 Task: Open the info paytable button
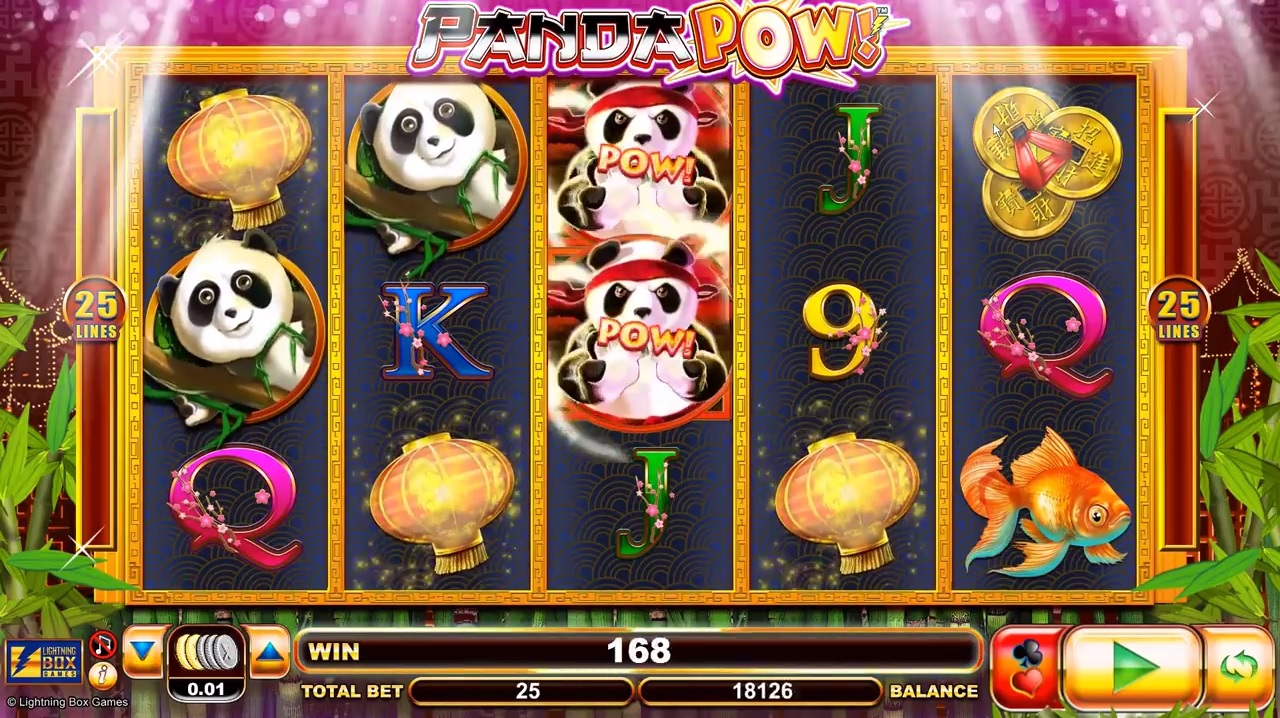pos(101,675)
